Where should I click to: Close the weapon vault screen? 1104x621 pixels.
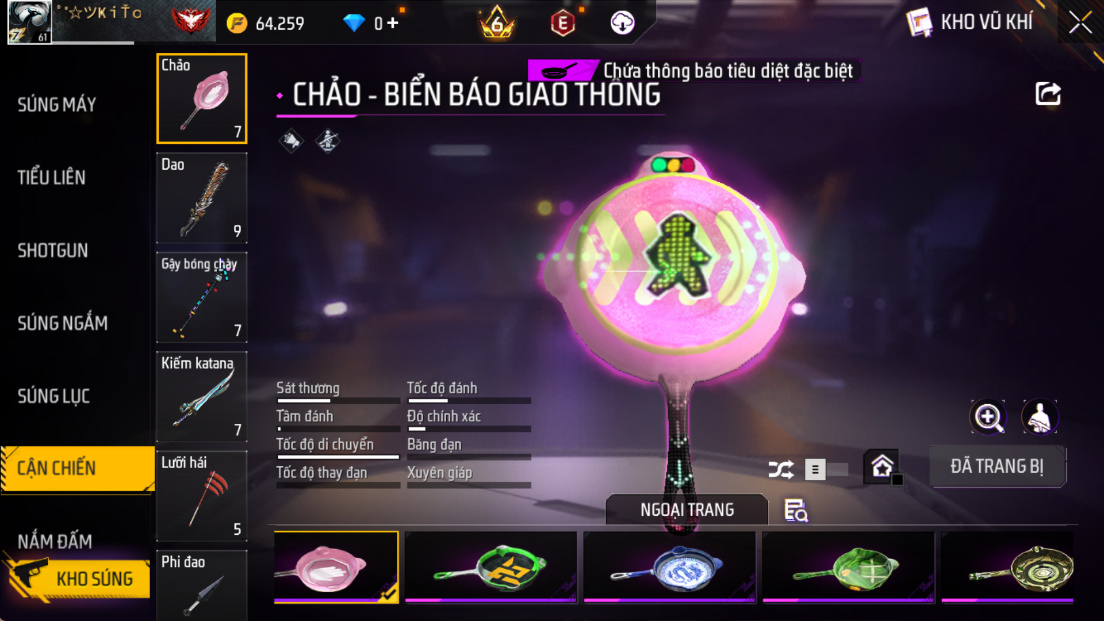(1080, 22)
